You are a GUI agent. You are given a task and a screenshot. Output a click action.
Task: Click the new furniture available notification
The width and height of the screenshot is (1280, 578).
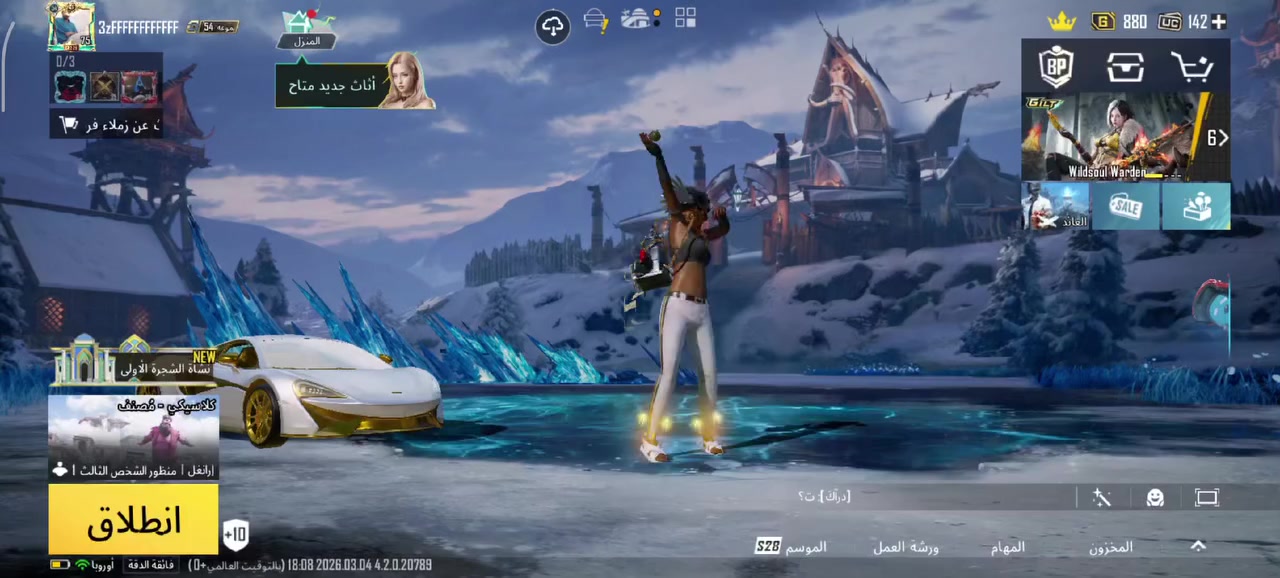tap(355, 84)
